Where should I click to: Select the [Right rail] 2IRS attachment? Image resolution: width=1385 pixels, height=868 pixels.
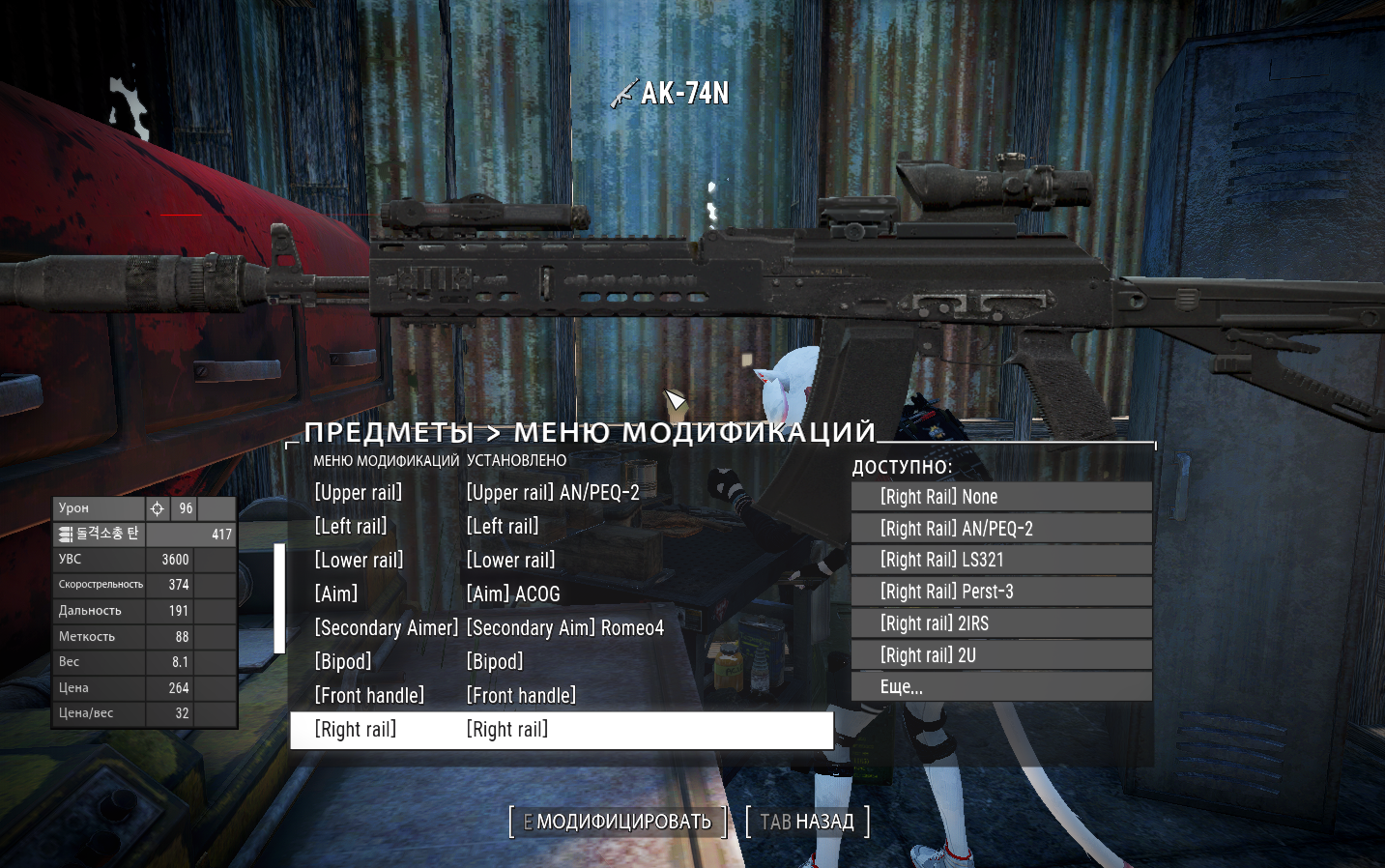(1000, 622)
